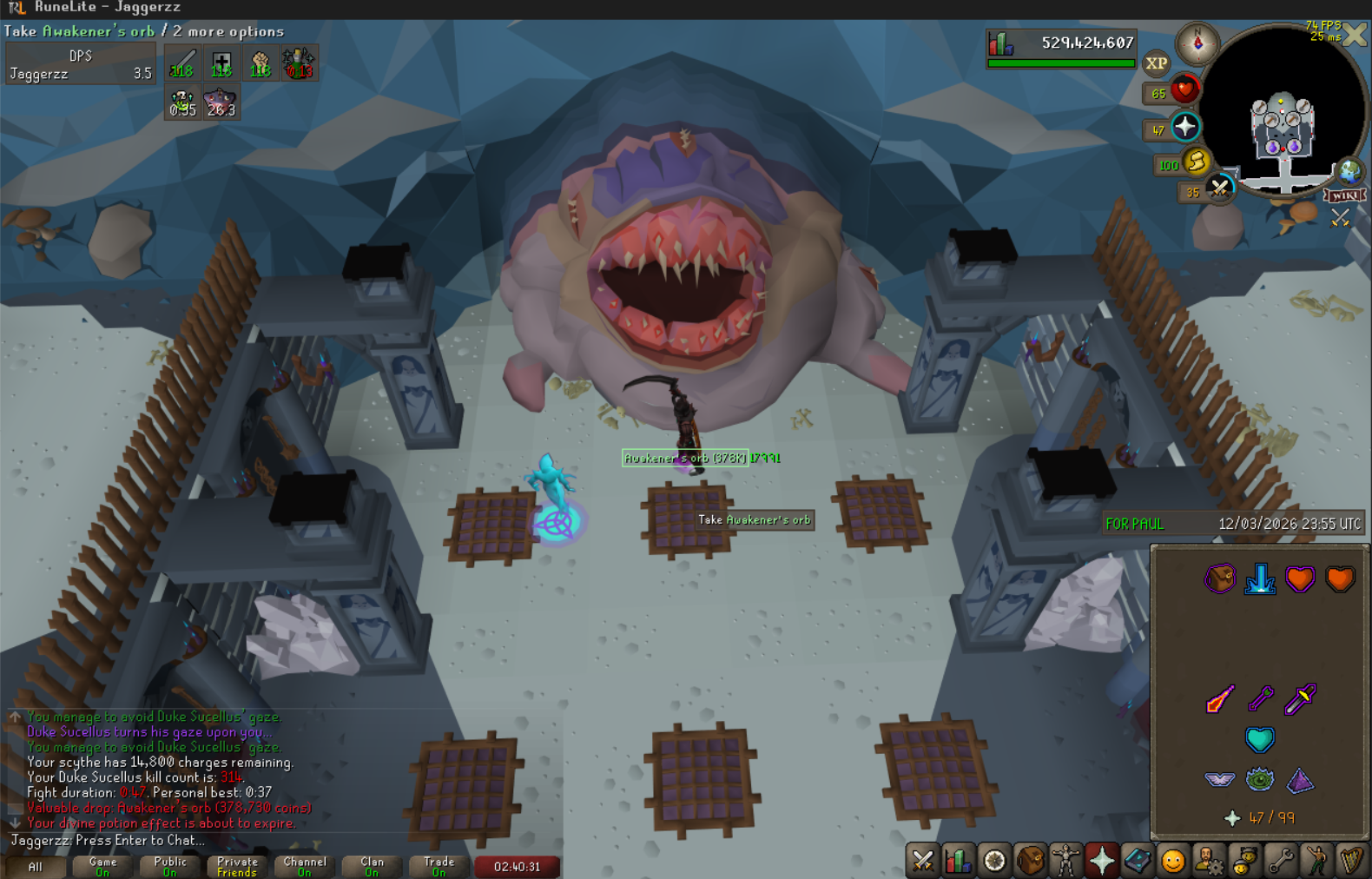1372x879 pixels.
Task: Open the wrench Settings tab
Action: (1280, 861)
